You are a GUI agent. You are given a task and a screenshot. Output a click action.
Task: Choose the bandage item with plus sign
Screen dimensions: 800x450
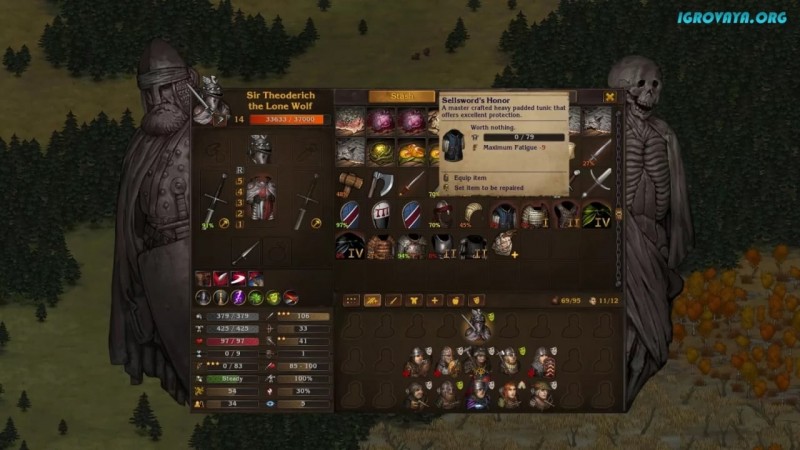(505, 246)
